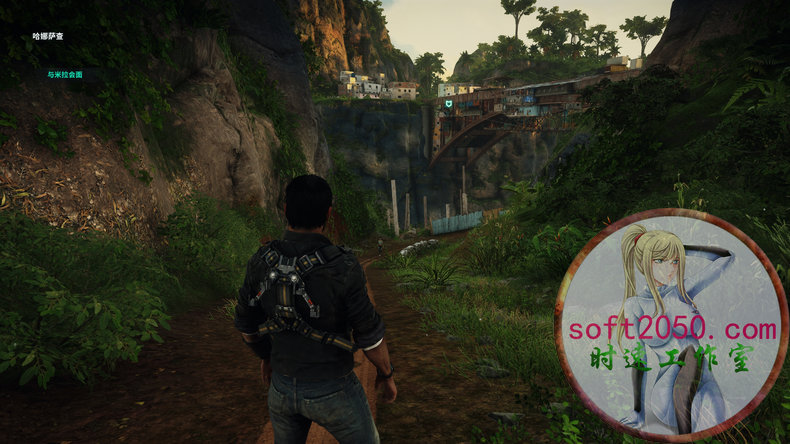Select the cyan 与米拉会面 objective tracker
This screenshot has width=790, height=444.
coord(64,74)
